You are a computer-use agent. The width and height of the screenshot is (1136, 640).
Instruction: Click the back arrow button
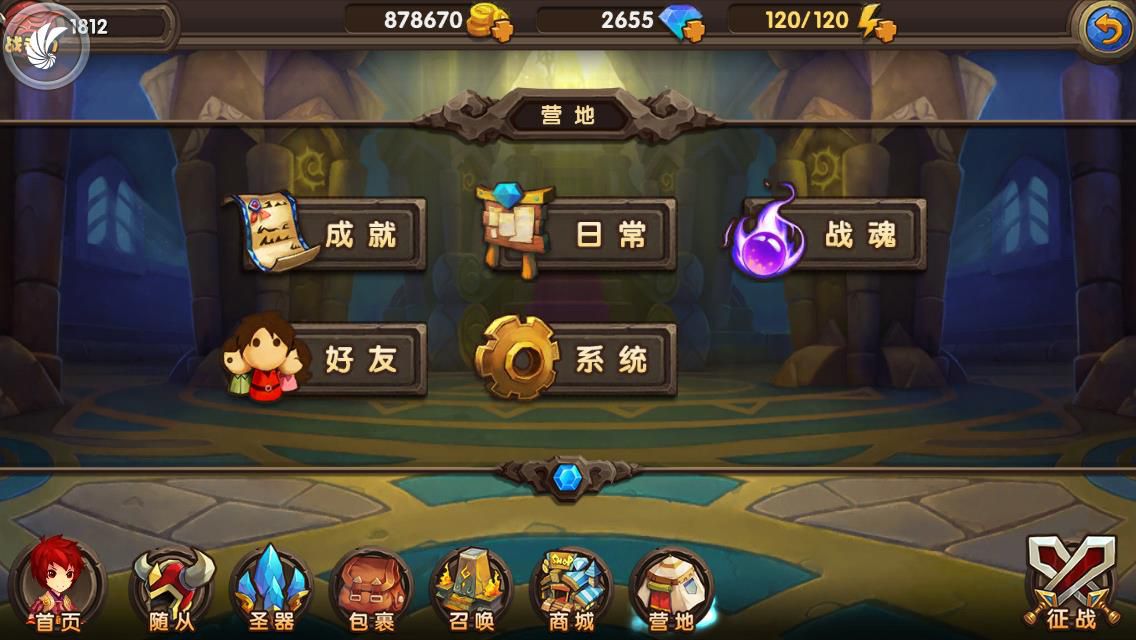click(x=1108, y=30)
